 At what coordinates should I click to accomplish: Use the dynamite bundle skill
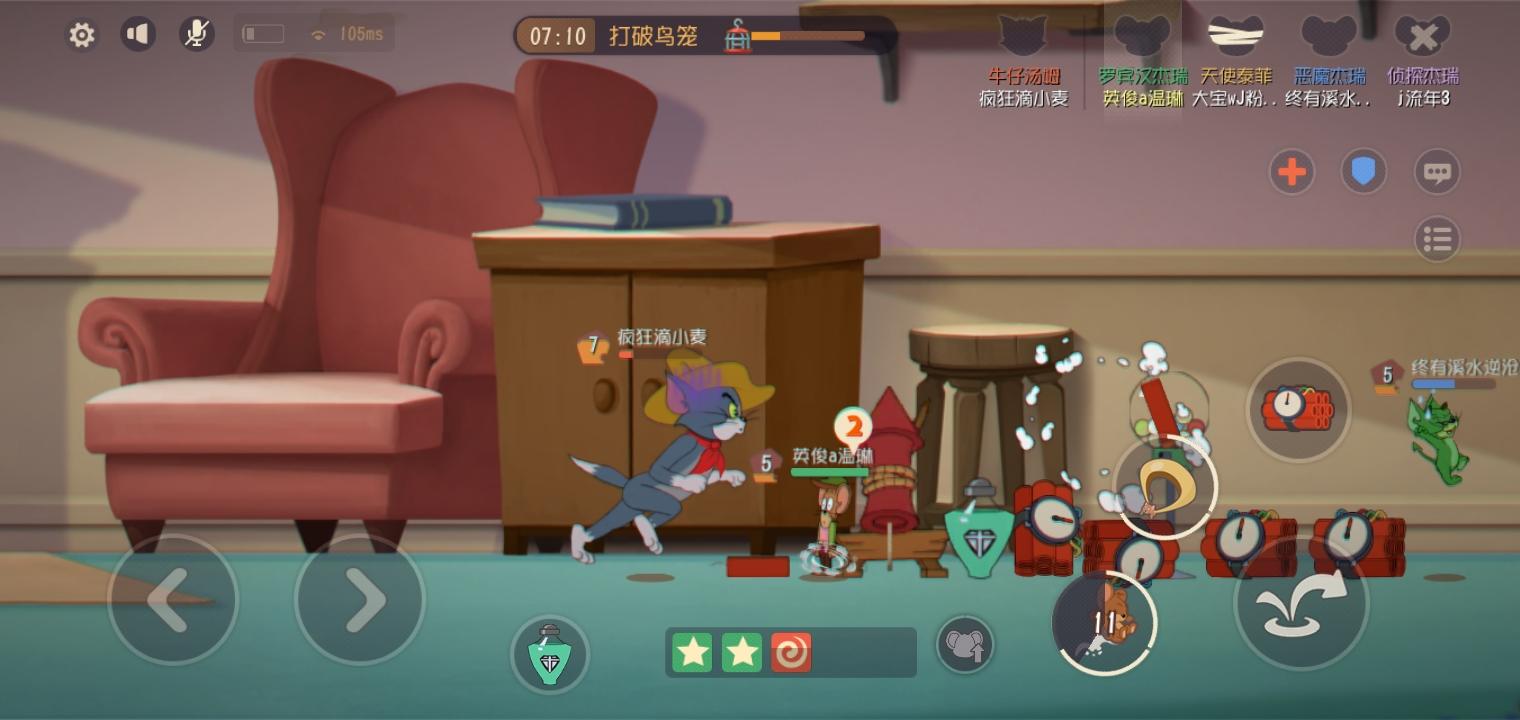click(1298, 410)
